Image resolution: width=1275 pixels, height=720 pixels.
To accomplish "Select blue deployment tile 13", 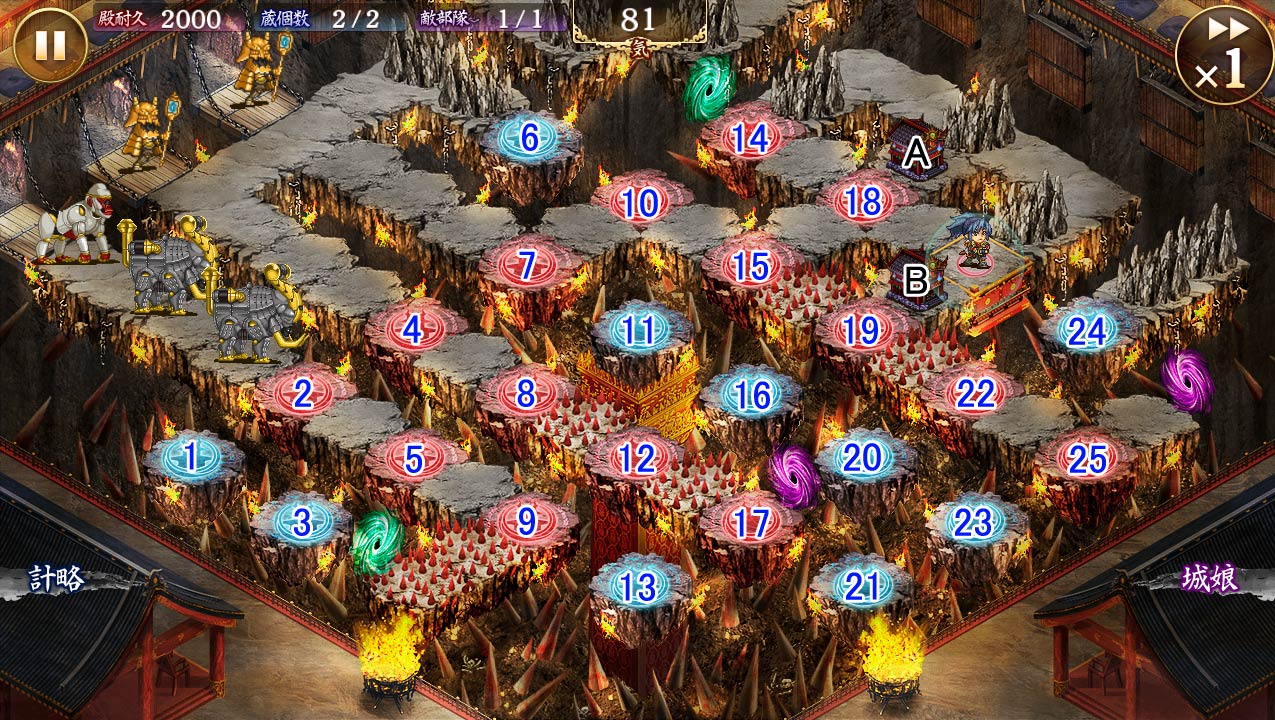I will [638, 587].
